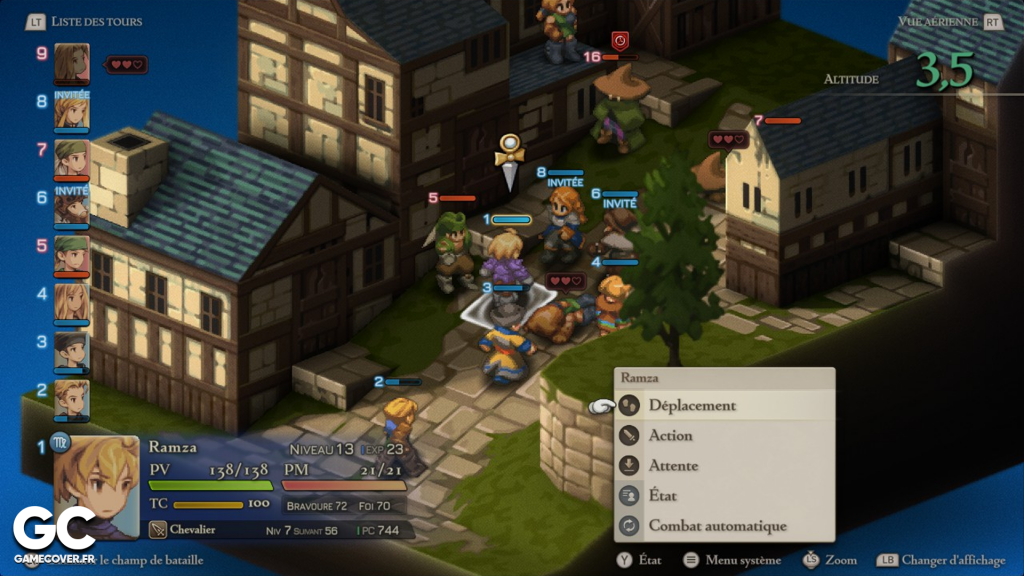Choose turn-order portrait number 3
Image resolution: width=1024 pixels, height=576 pixels.
(72, 350)
